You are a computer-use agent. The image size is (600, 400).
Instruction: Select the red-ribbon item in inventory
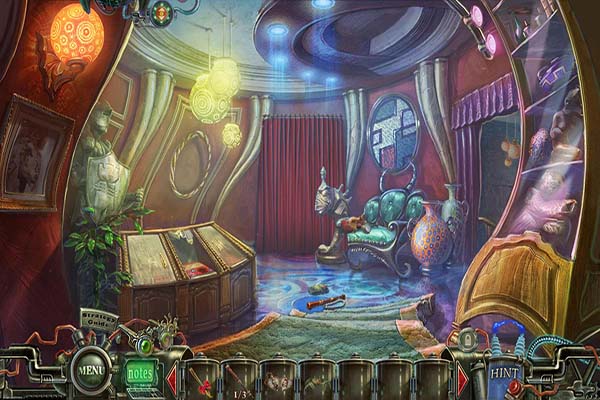click(x=201, y=381)
